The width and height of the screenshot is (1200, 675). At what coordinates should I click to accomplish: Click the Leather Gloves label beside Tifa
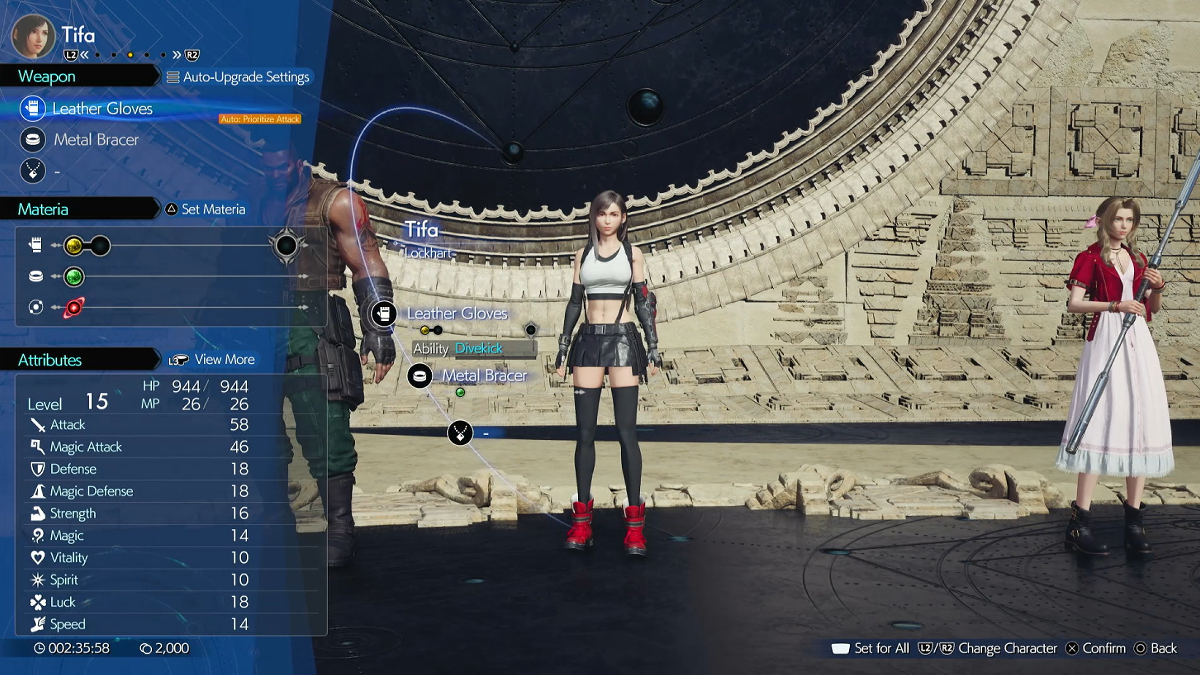tap(457, 314)
